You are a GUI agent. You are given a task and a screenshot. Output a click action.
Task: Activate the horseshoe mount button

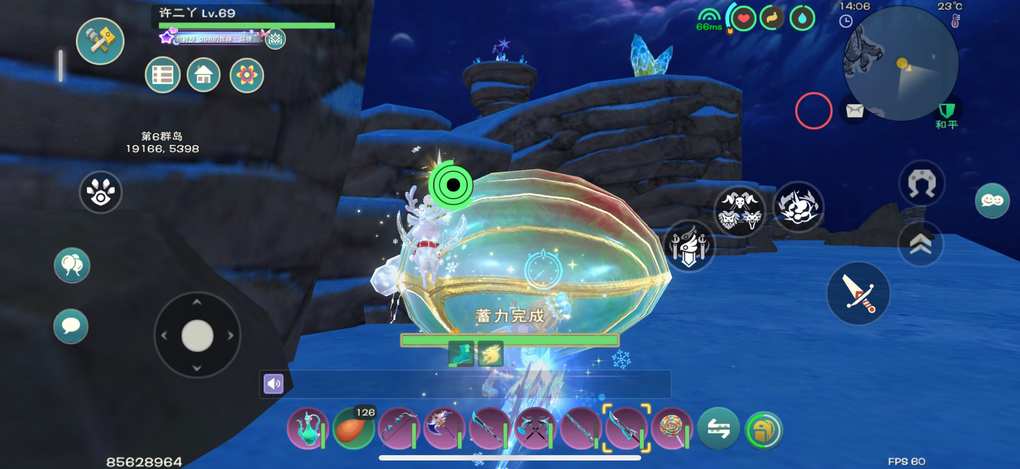click(x=921, y=183)
